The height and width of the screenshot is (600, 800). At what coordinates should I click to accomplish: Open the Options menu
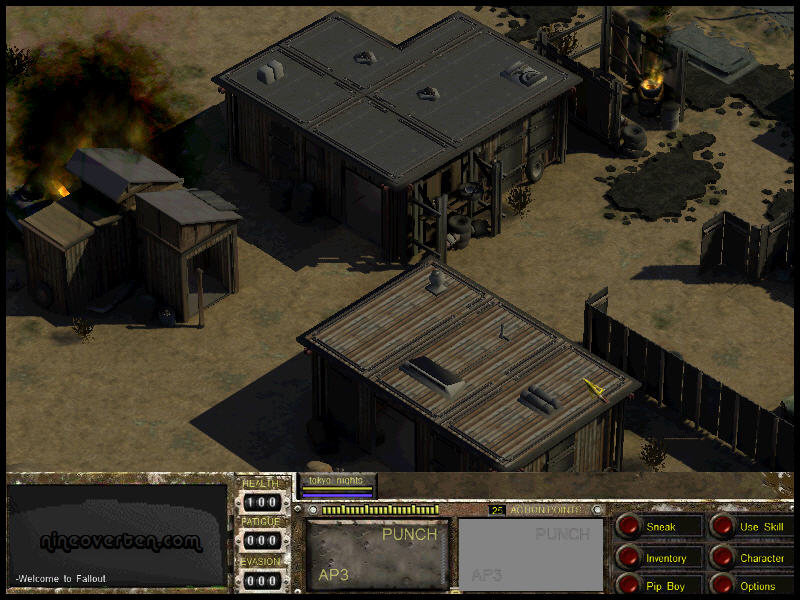click(x=723, y=585)
